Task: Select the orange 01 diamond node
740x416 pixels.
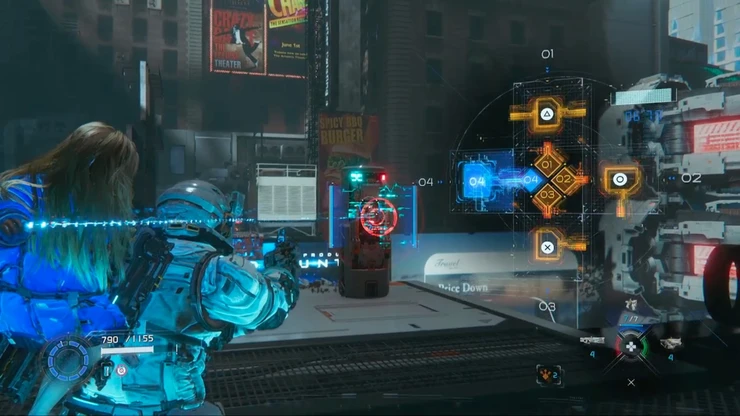Action: click(x=548, y=163)
